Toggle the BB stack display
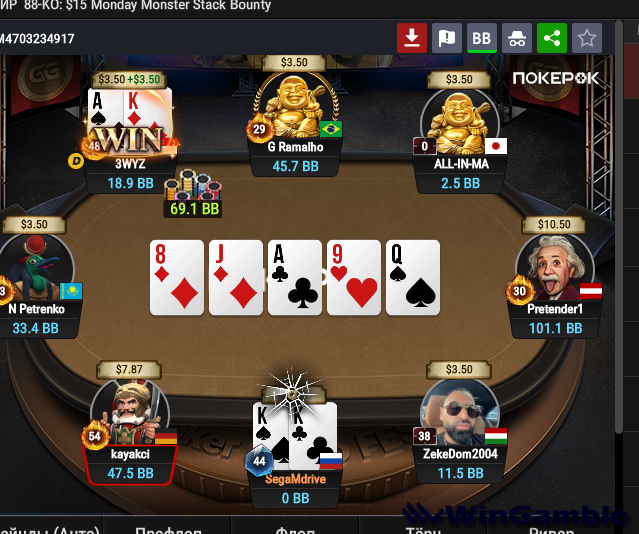Viewport: 639px width, 534px height. pos(482,39)
